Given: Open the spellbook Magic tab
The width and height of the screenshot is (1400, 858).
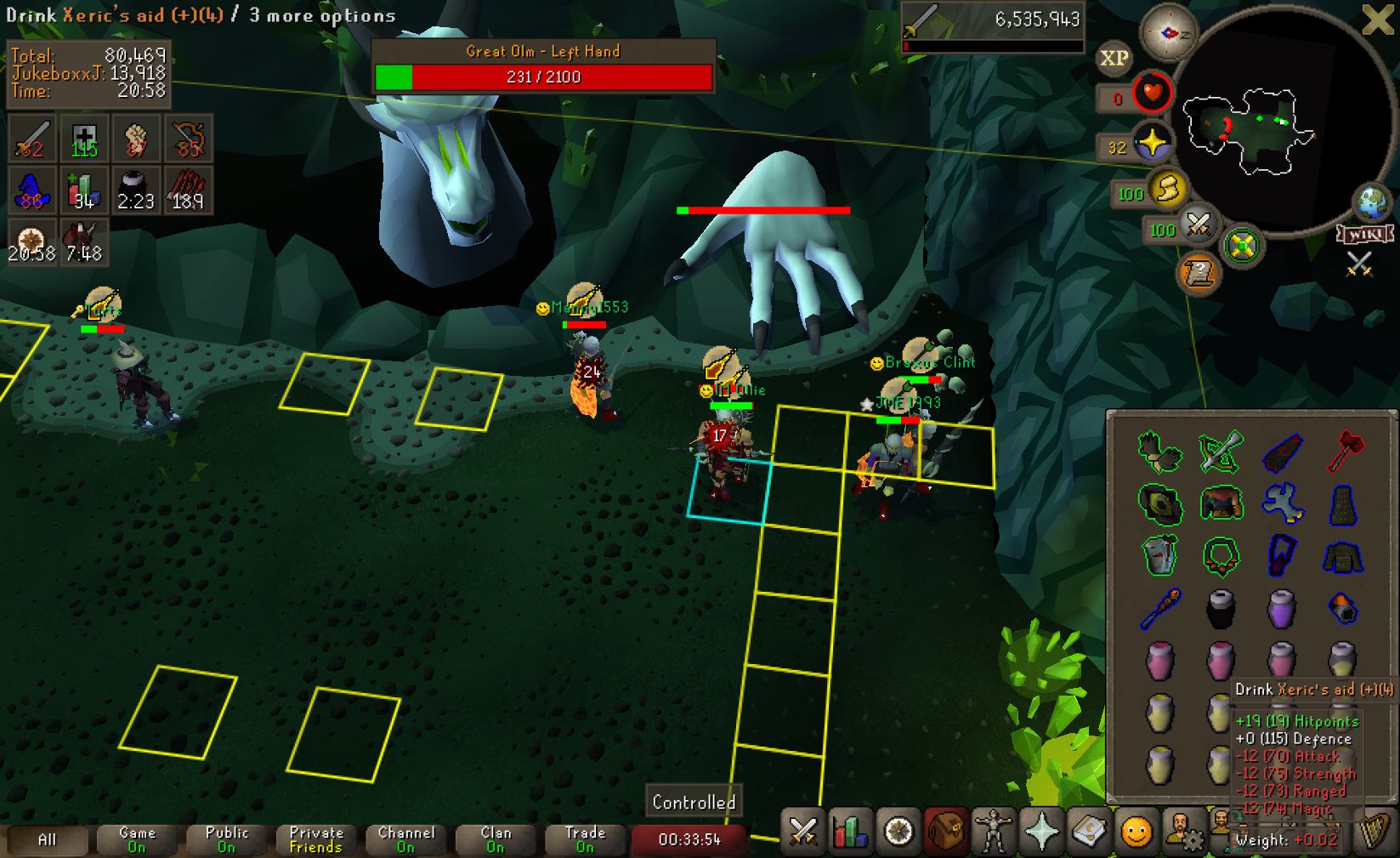Looking at the screenshot, I should pyautogui.click(x=1089, y=832).
